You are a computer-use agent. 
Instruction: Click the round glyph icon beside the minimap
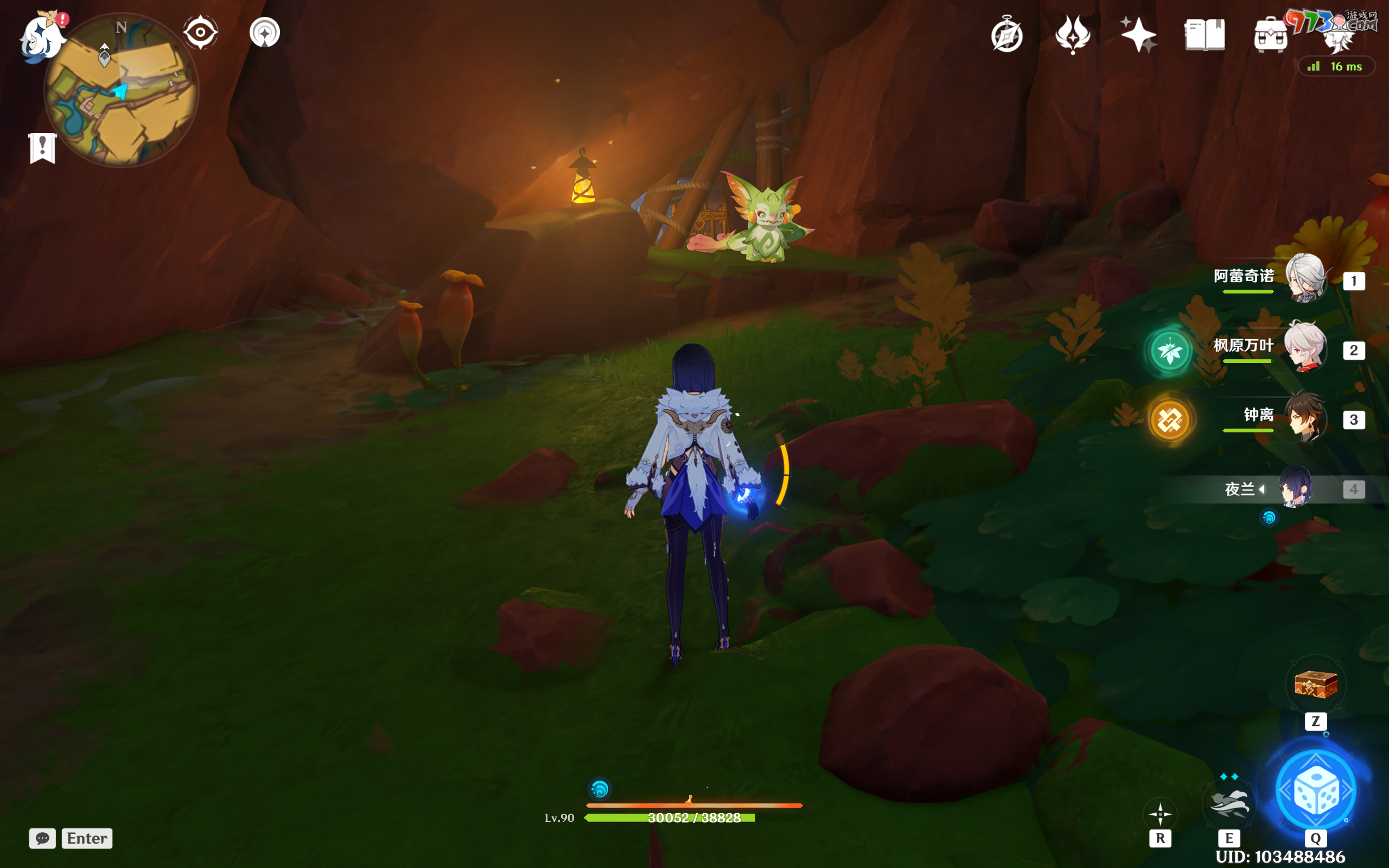click(265, 32)
